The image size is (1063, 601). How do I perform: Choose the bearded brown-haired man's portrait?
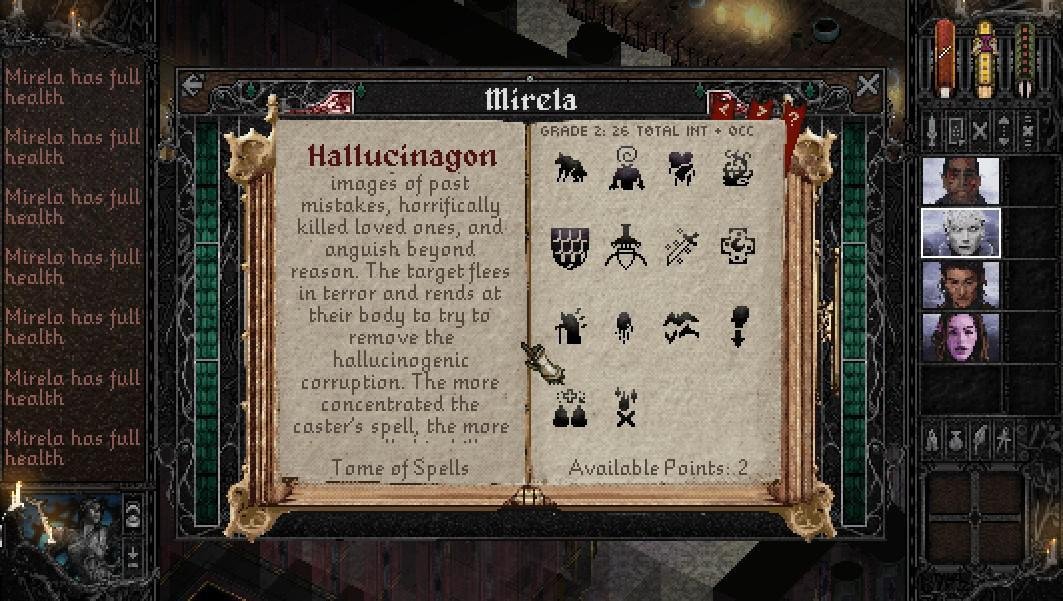point(960,285)
